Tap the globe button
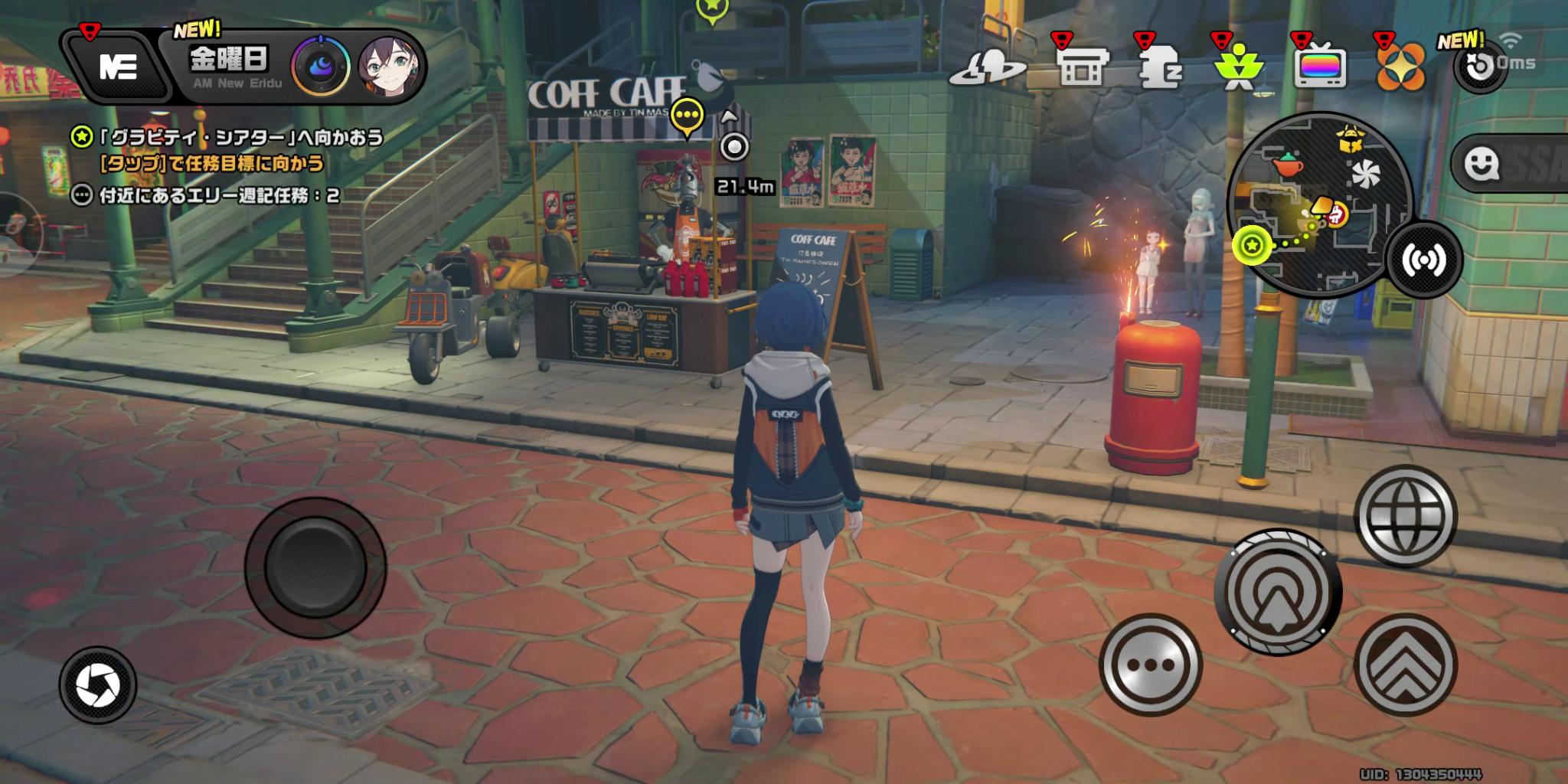 (1405, 516)
